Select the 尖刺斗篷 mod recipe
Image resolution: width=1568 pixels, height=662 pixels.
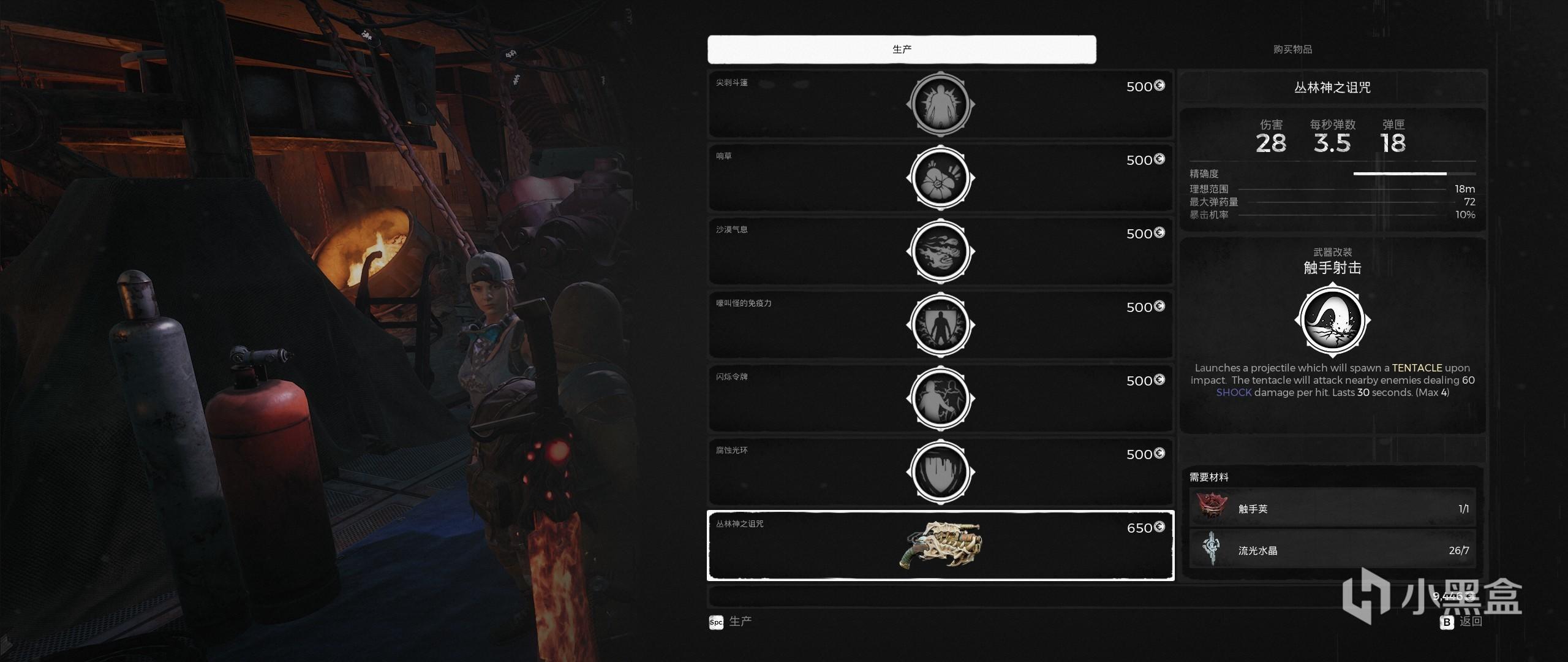coord(940,104)
